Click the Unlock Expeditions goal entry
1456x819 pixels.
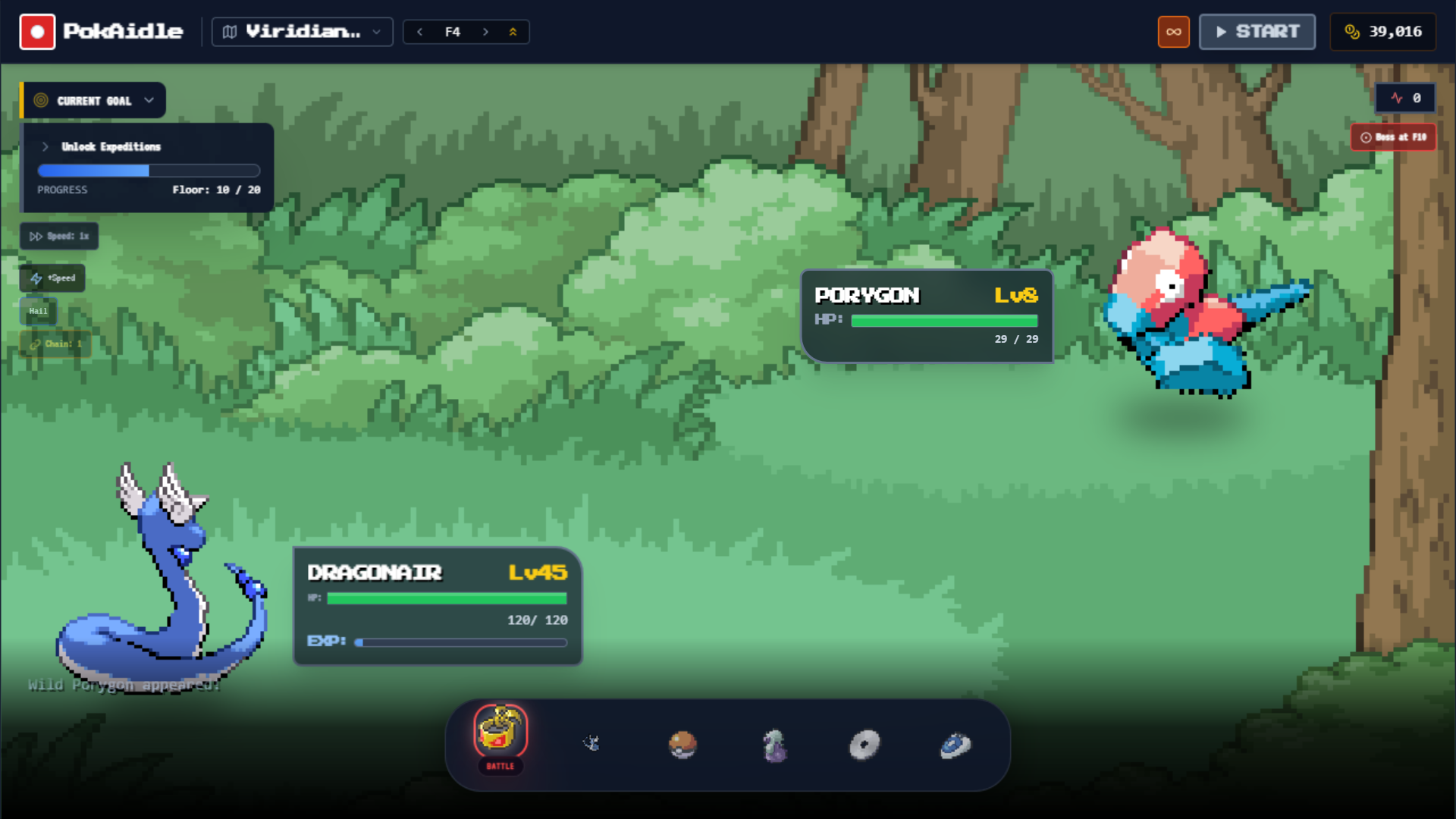coord(111,146)
